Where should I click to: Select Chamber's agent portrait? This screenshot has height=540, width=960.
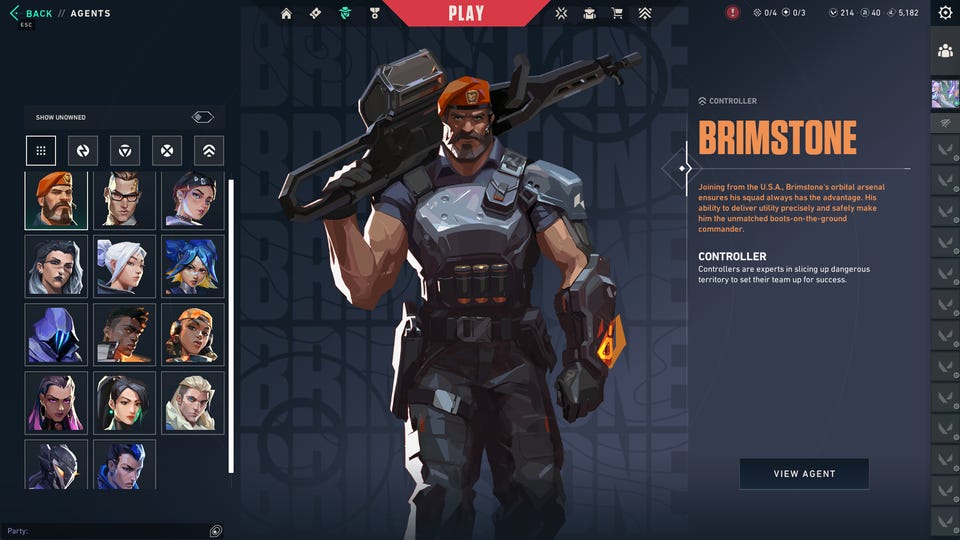click(125, 200)
